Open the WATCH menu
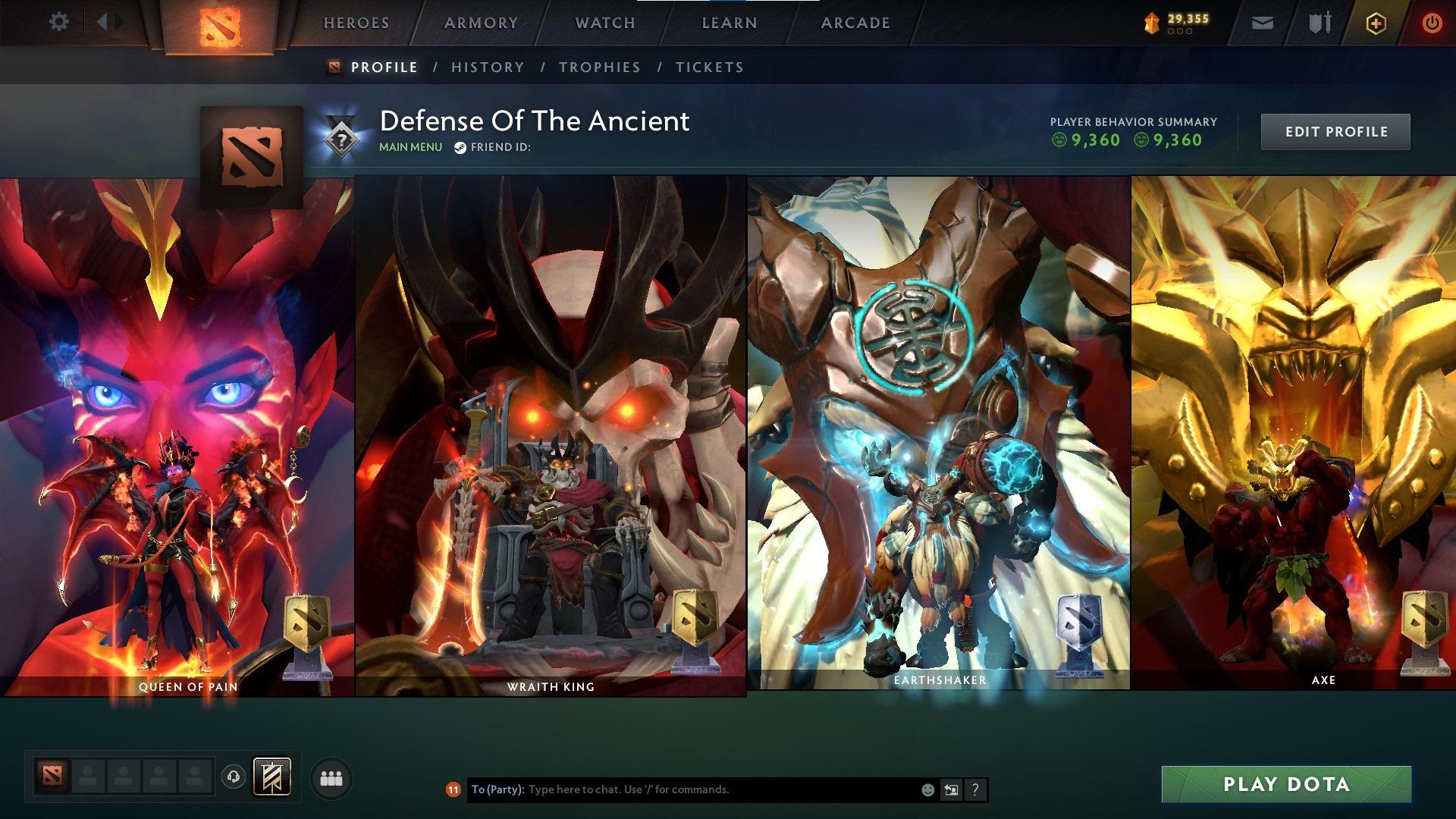This screenshot has width=1456, height=819. pyautogui.click(x=605, y=22)
